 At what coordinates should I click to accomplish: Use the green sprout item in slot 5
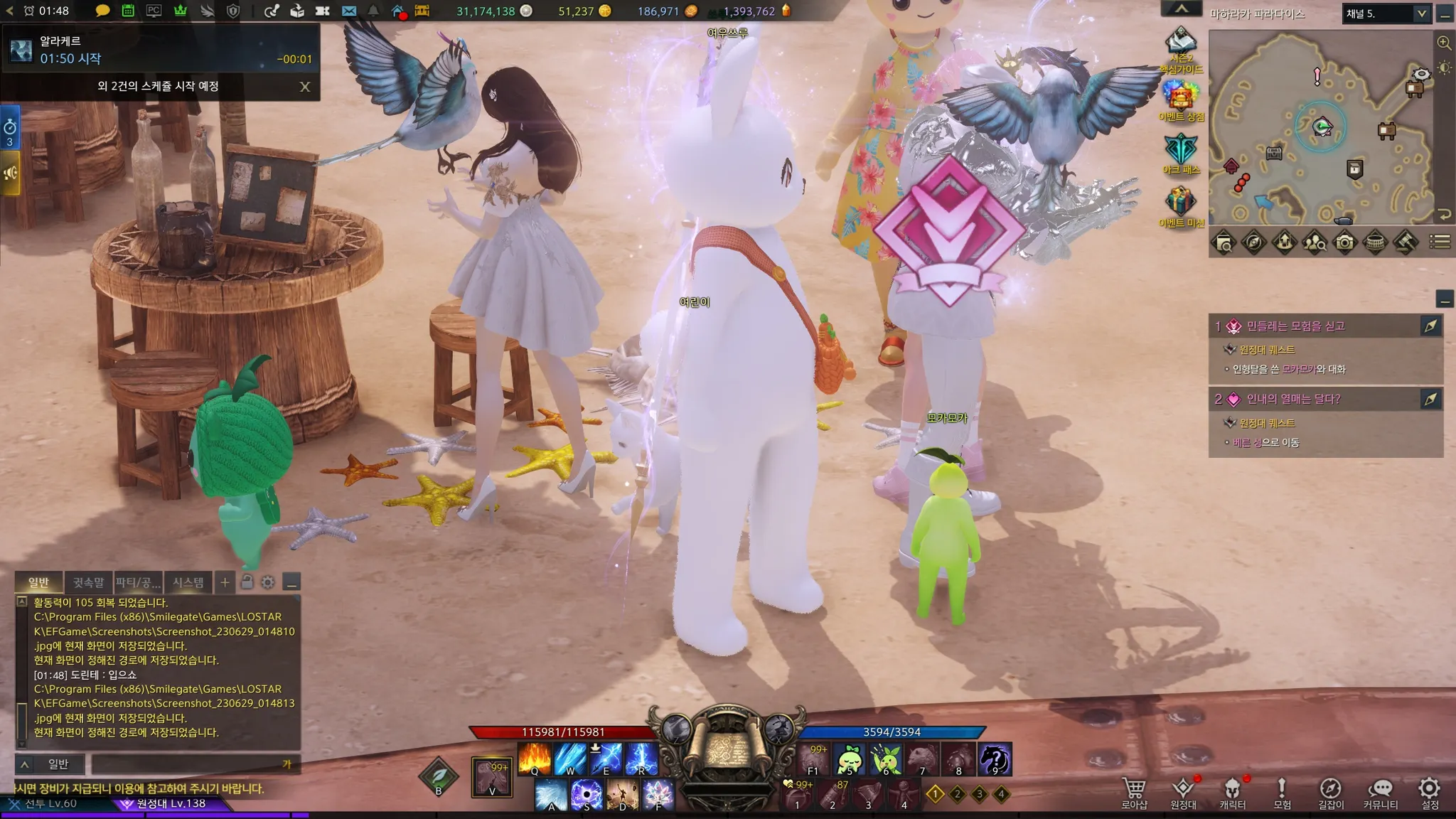pyautogui.click(x=849, y=759)
